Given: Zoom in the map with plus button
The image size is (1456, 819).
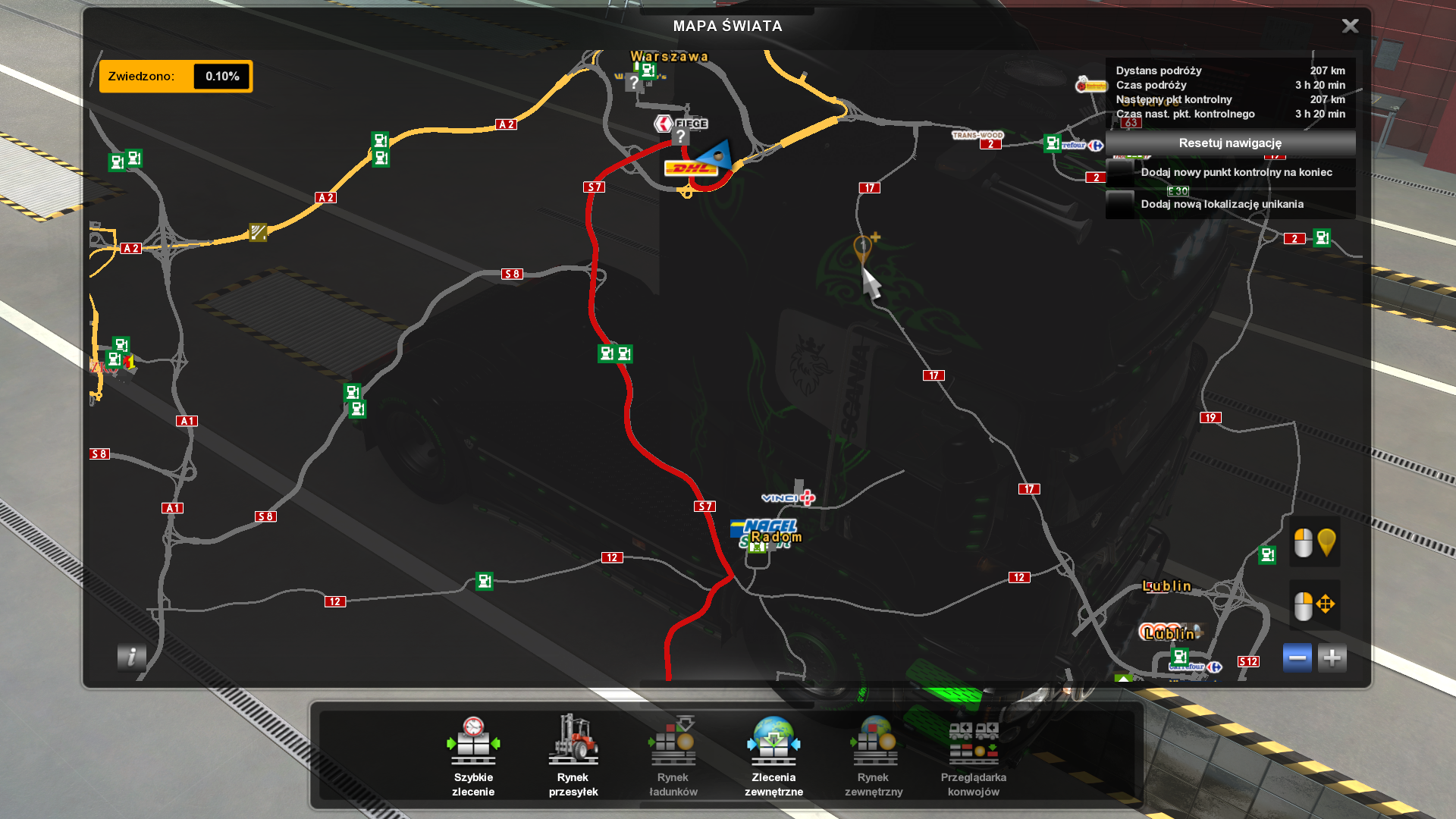Looking at the screenshot, I should 1332,658.
